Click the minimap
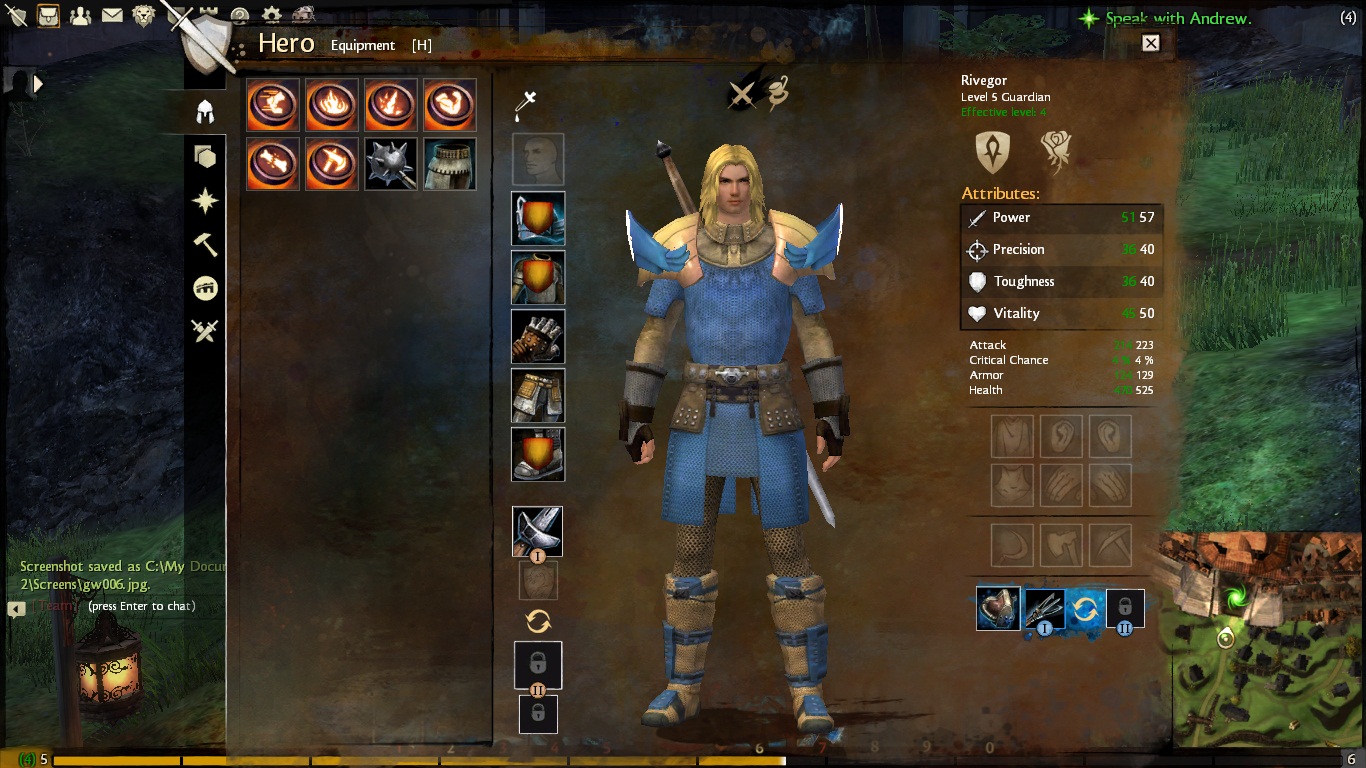 [x=1262, y=648]
